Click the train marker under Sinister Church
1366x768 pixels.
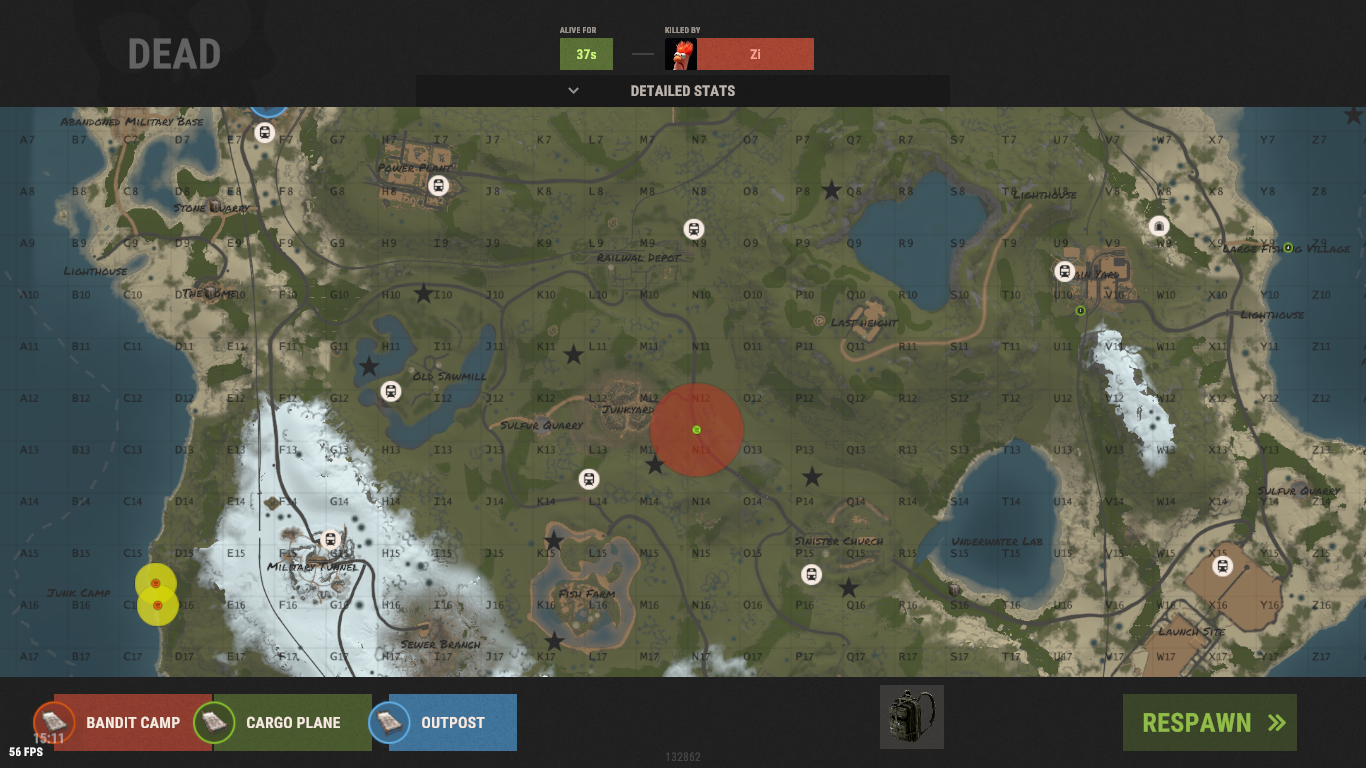coord(811,575)
